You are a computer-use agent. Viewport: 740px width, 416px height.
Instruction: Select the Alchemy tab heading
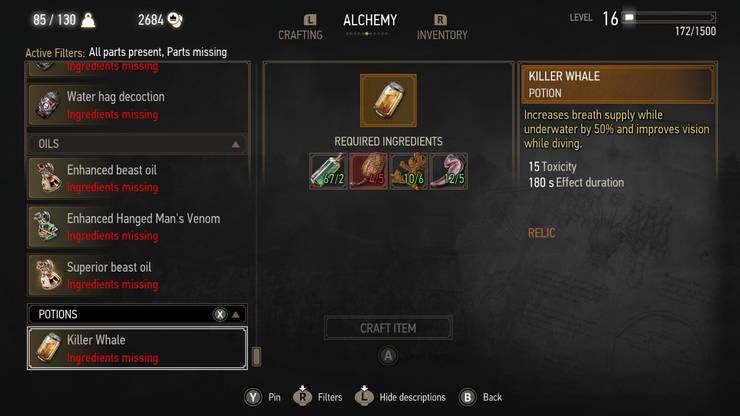click(370, 20)
